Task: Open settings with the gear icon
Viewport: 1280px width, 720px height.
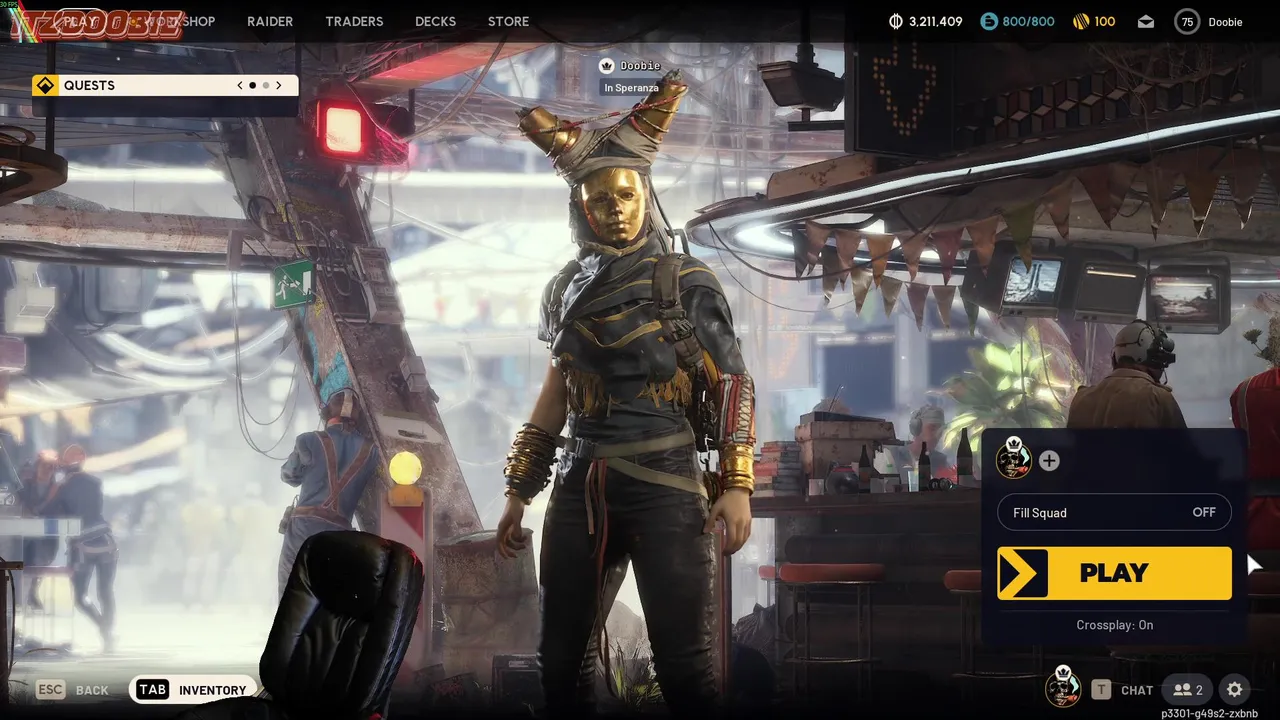Action: tap(1235, 690)
